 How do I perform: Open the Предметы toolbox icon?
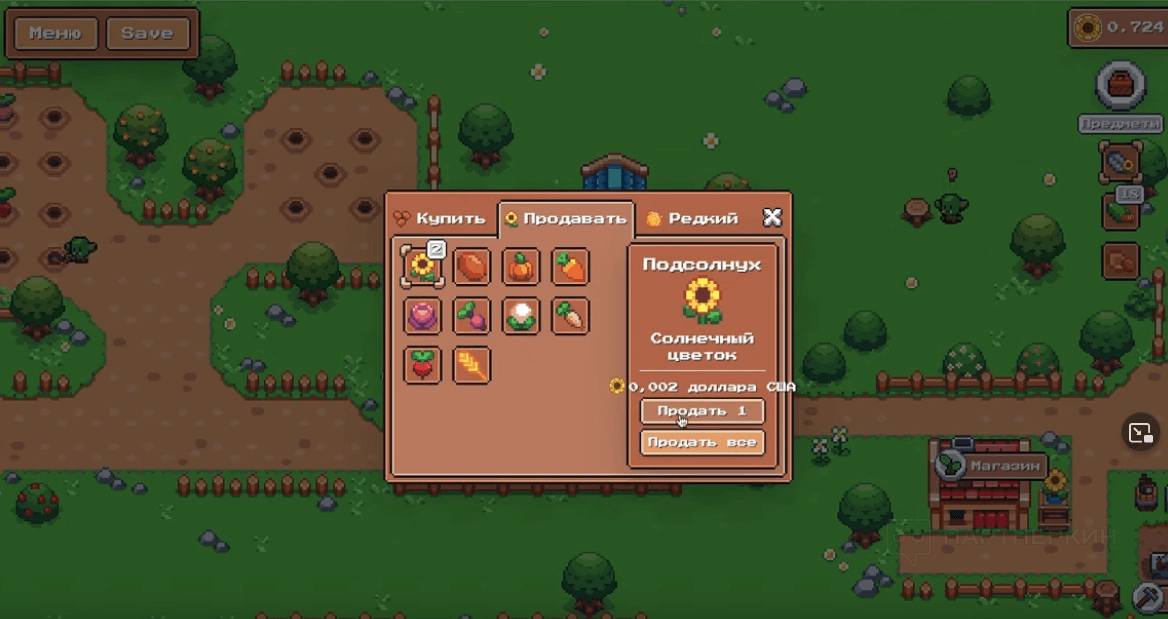(x=1121, y=85)
